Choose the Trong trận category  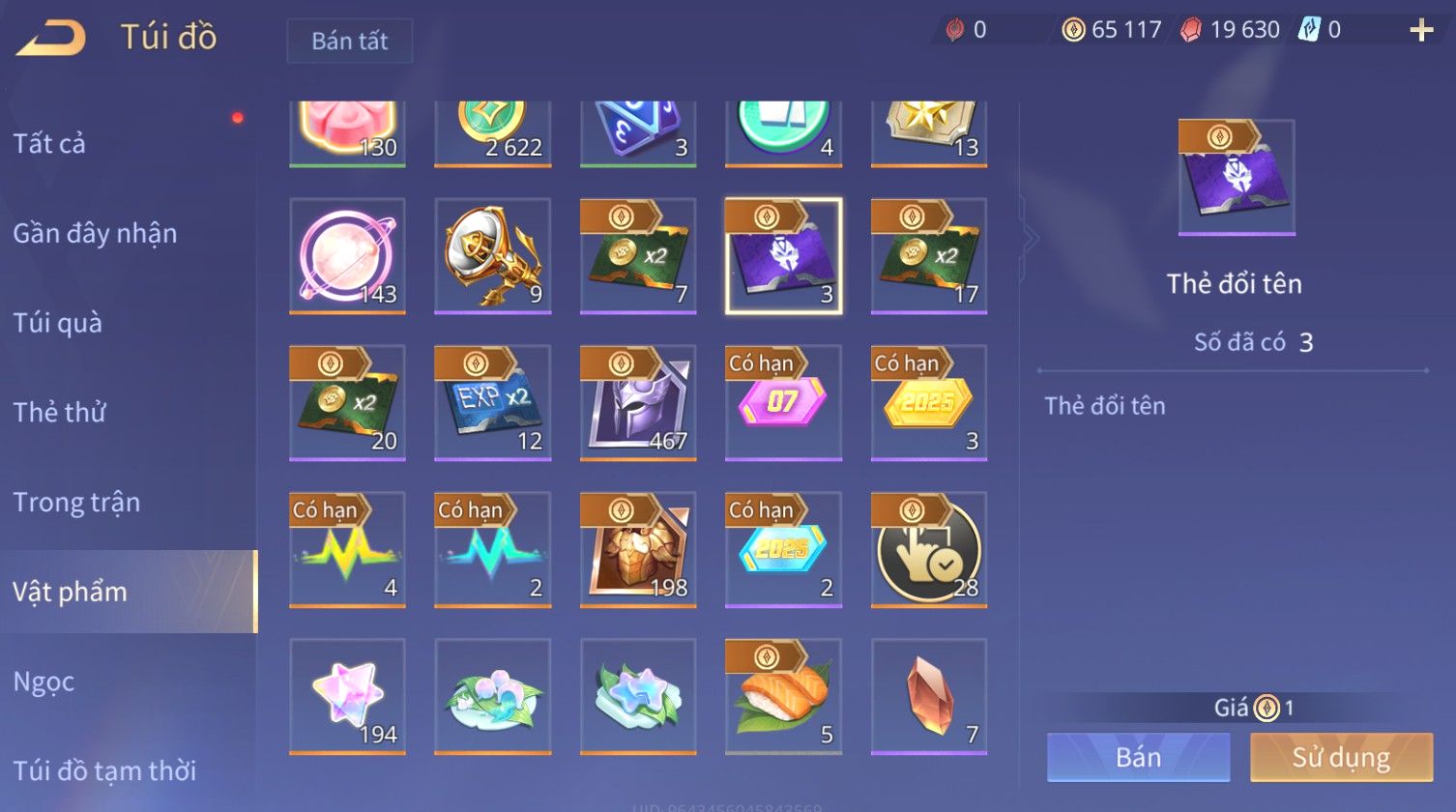point(76,502)
